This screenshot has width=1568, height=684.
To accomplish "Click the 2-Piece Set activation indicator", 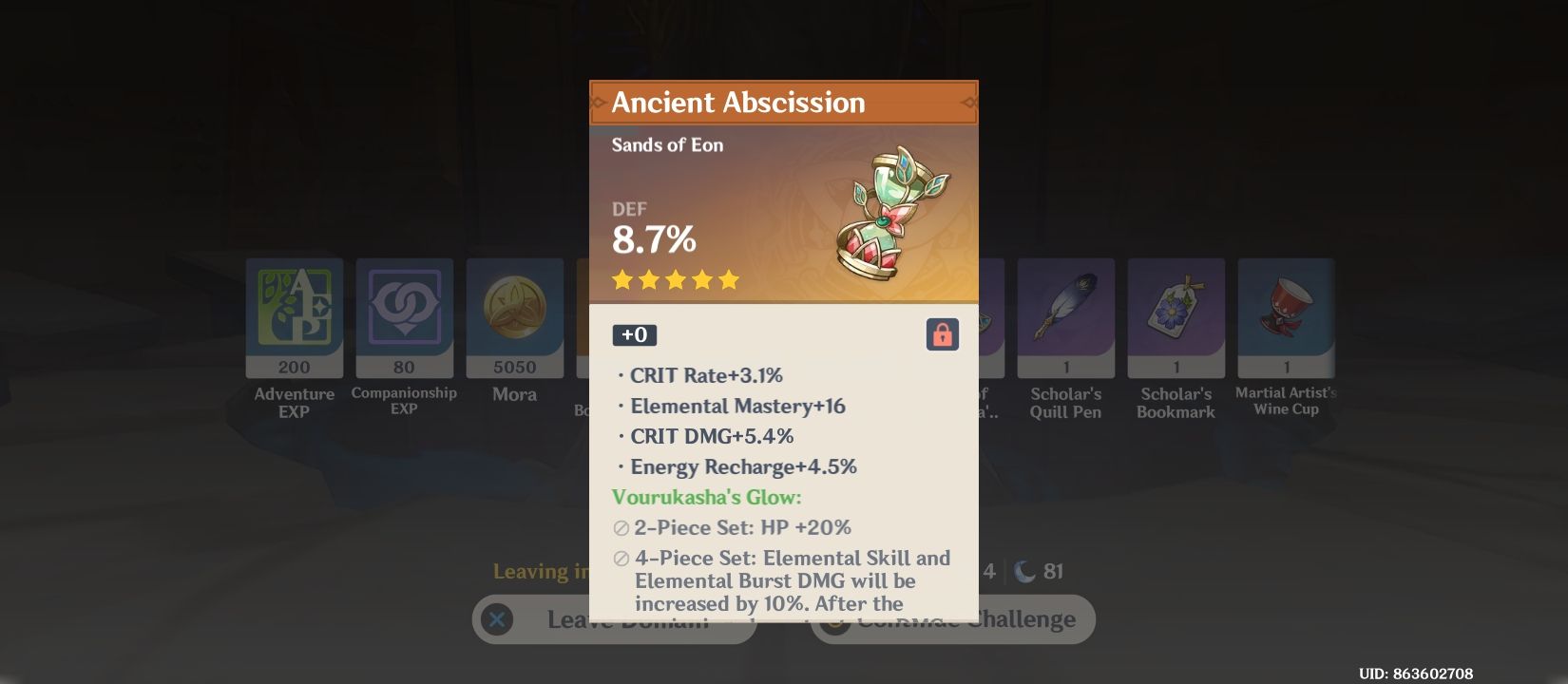I will pos(621,528).
